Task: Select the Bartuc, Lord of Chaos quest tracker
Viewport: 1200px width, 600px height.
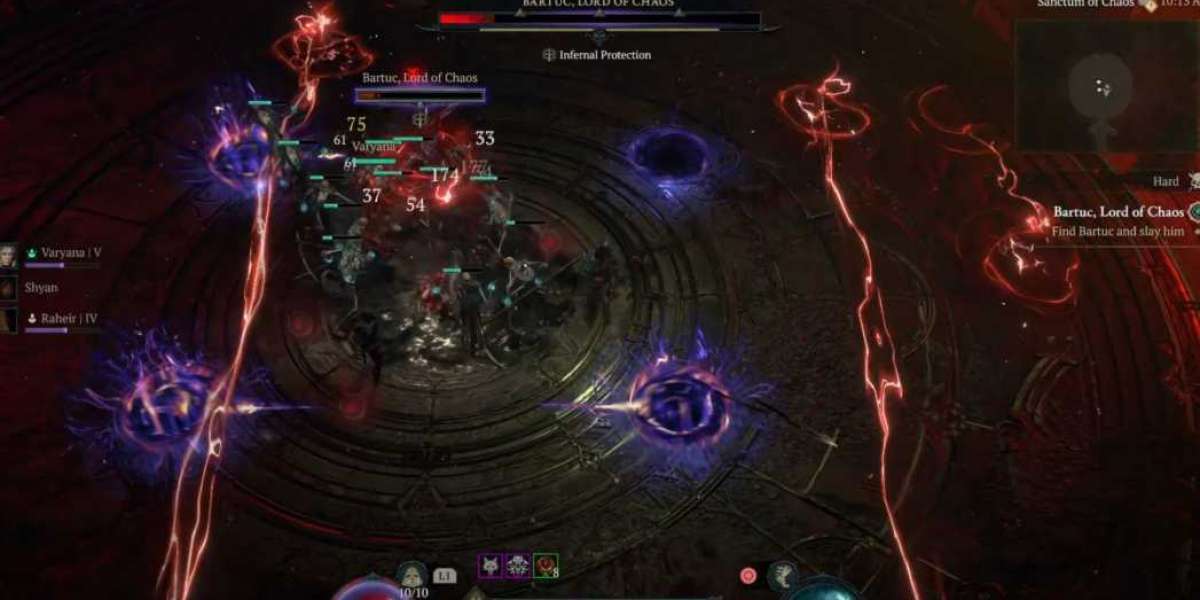Action: click(1118, 212)
